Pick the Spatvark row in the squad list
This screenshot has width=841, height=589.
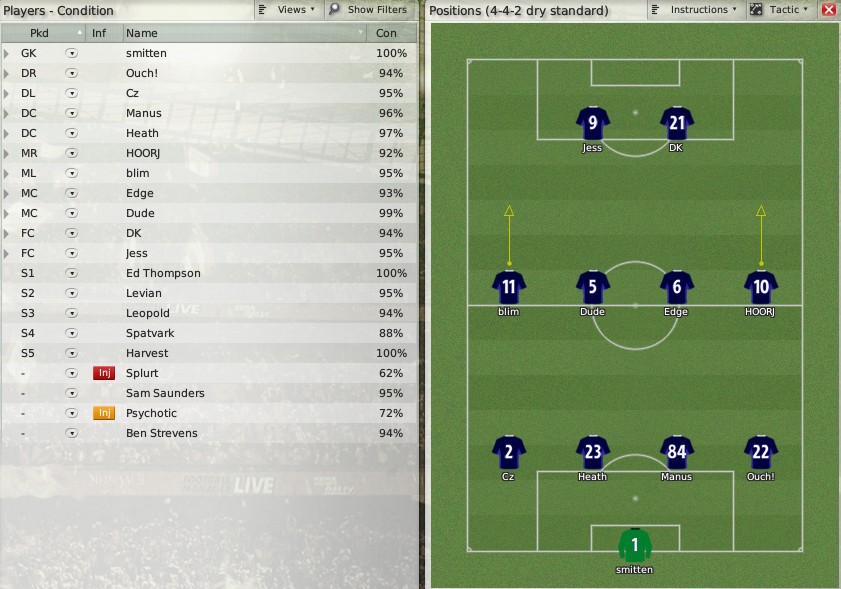pyautogui.click(x=150, y=333)
